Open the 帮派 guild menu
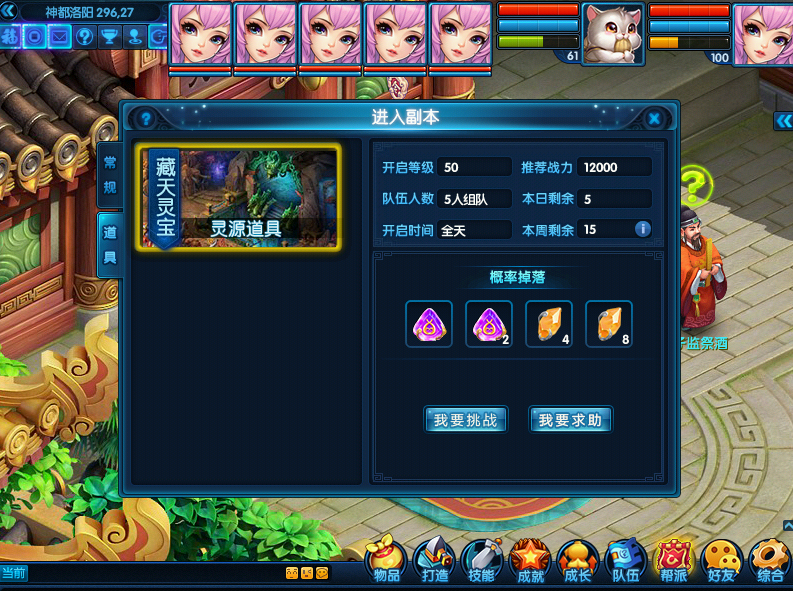Screen dimensions: 793x591 point(674,560)
